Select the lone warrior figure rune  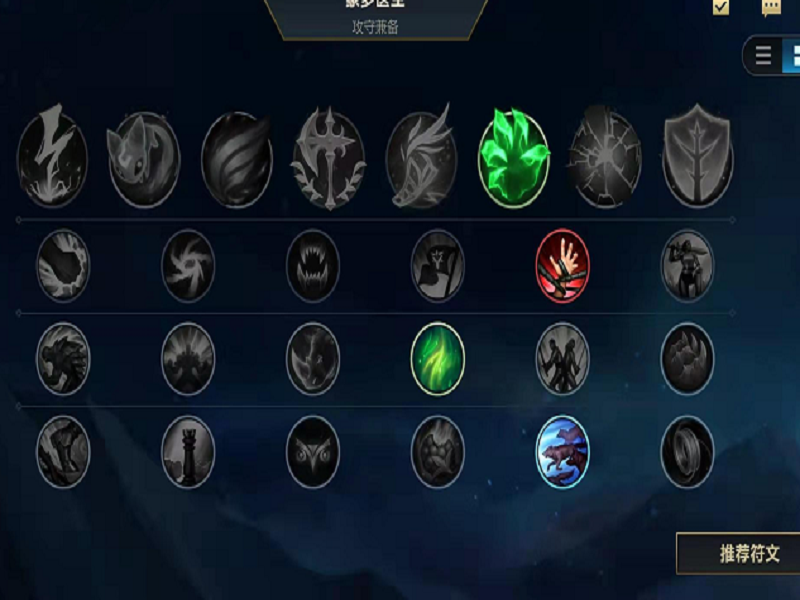coord(688,266)
